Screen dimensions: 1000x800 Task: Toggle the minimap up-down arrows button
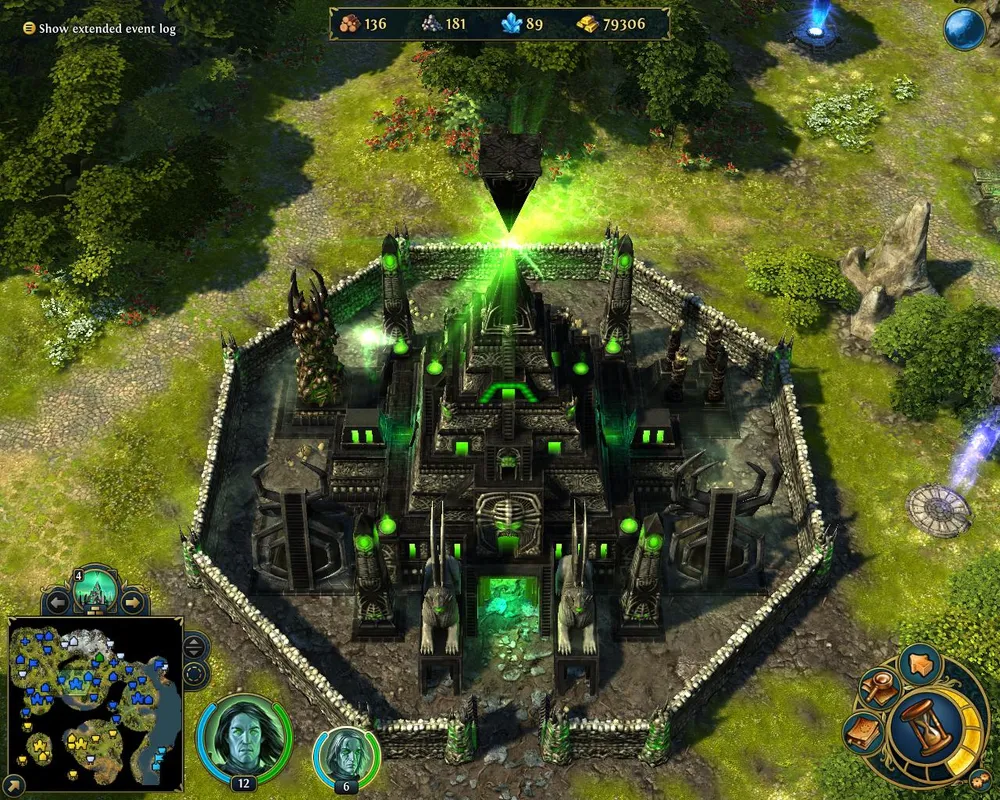196,646
